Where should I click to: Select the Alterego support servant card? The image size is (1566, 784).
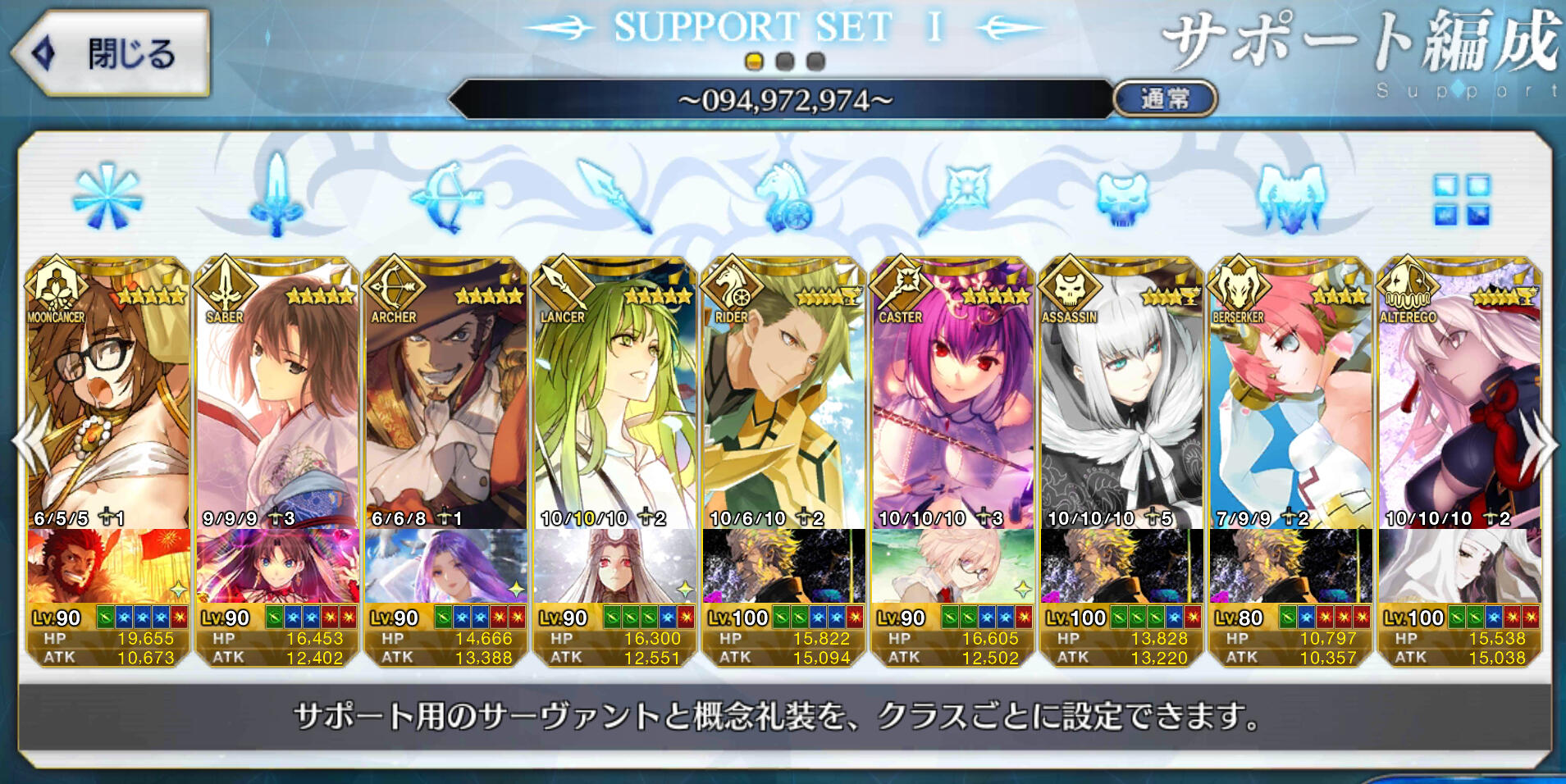coord(1460,394)
